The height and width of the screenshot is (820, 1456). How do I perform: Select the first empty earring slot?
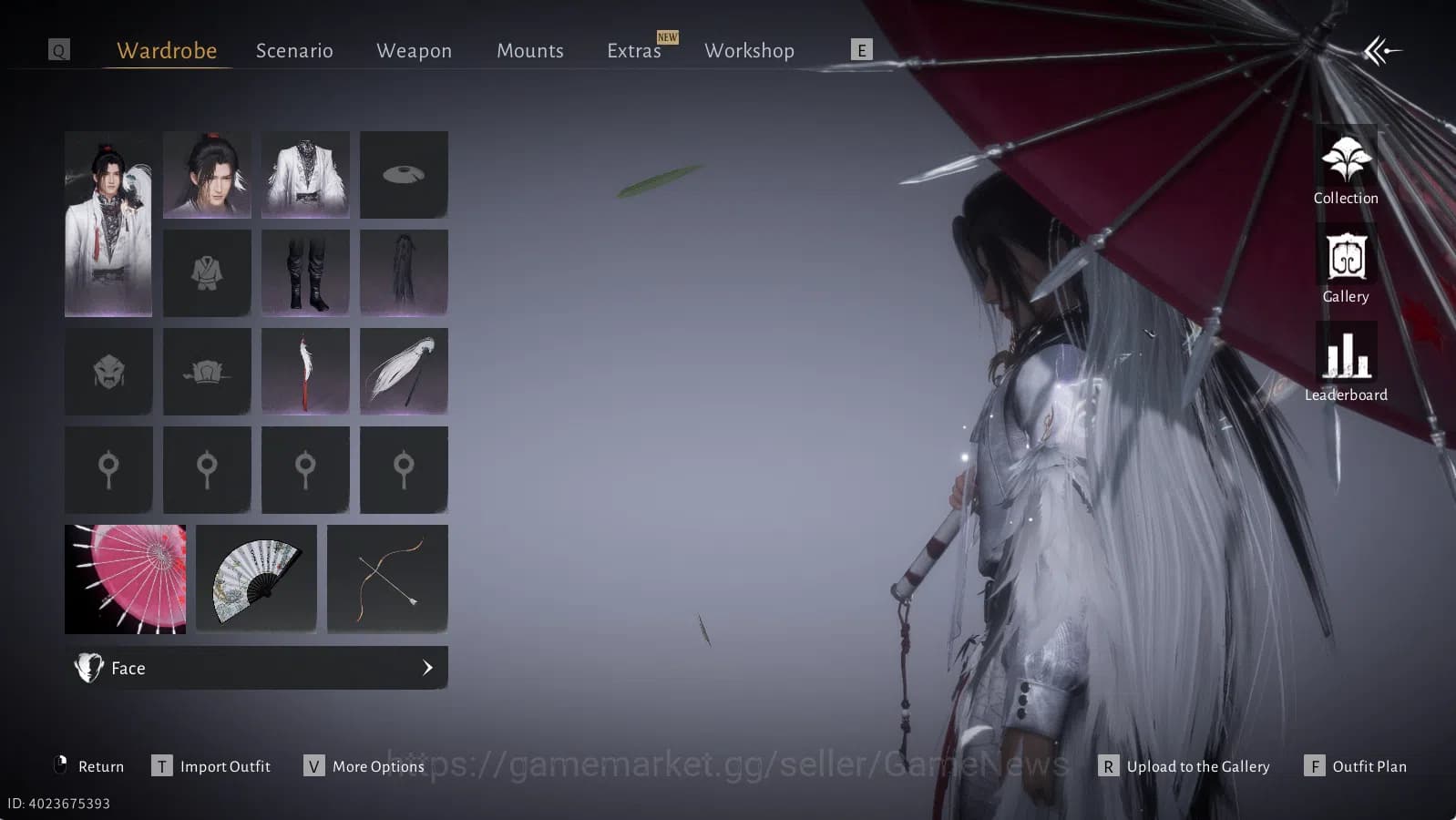click(108, 469)
